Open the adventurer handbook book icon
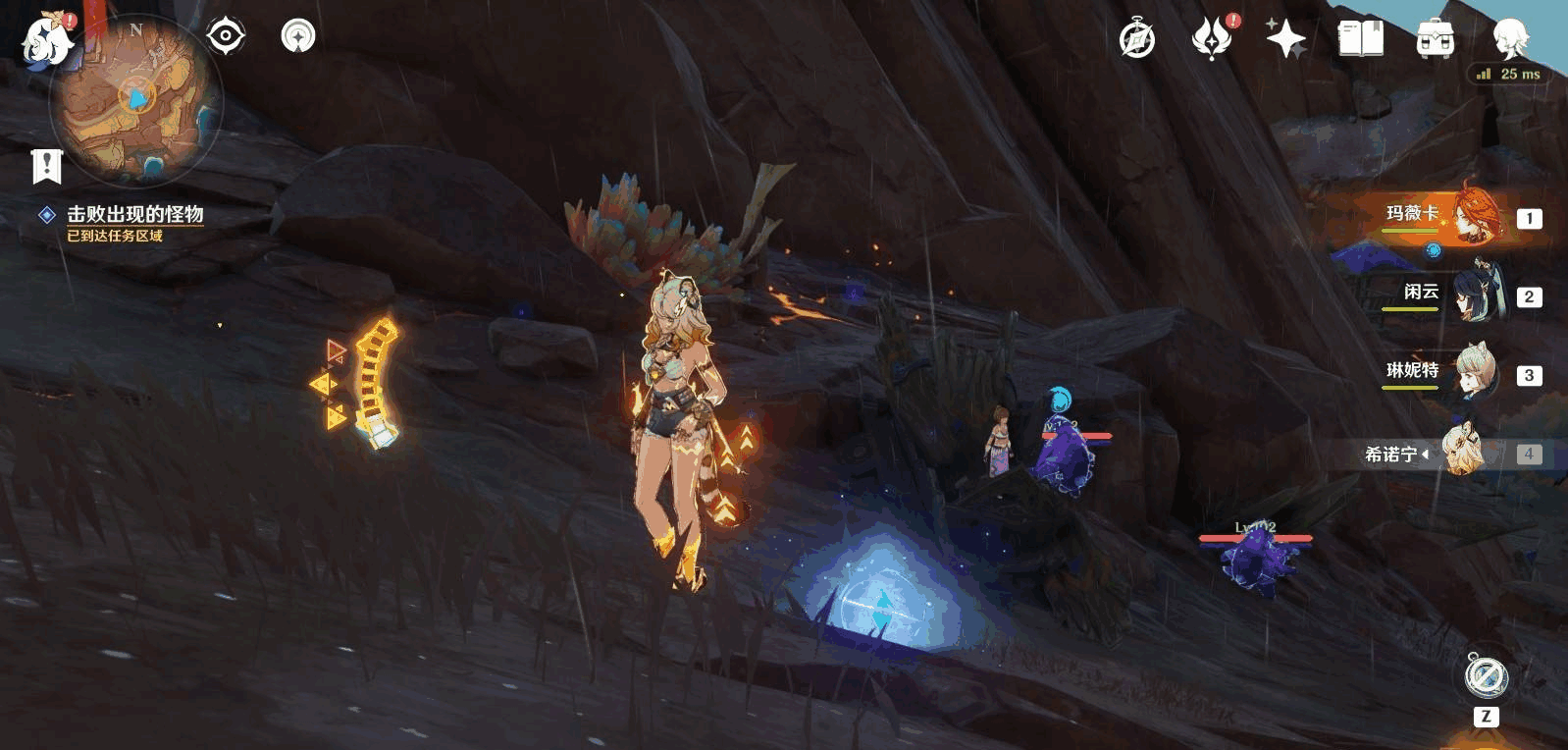This screenshot has height=750, width=1568. click(x=1360, y=39)
